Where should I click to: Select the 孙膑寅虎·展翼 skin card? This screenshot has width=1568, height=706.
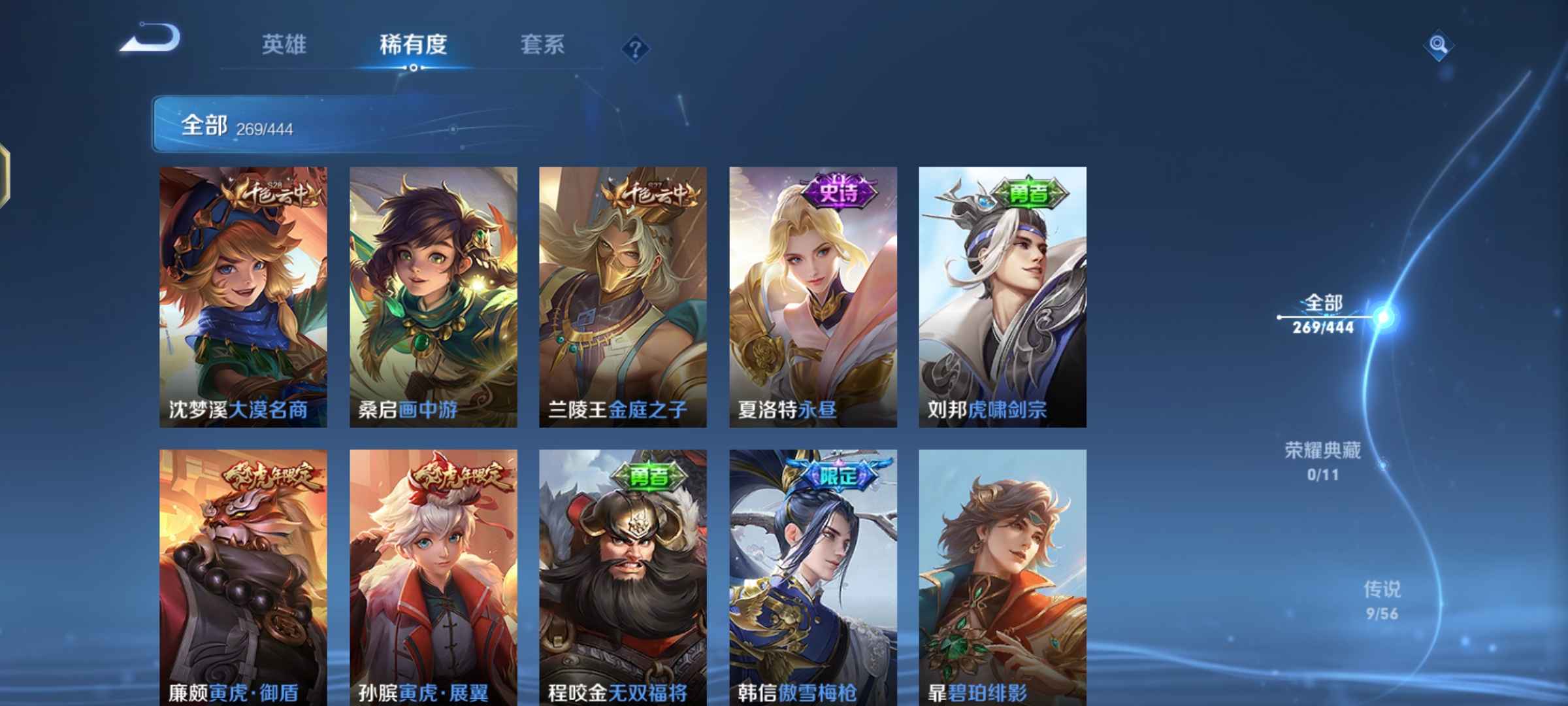click(x=433, y=575)
